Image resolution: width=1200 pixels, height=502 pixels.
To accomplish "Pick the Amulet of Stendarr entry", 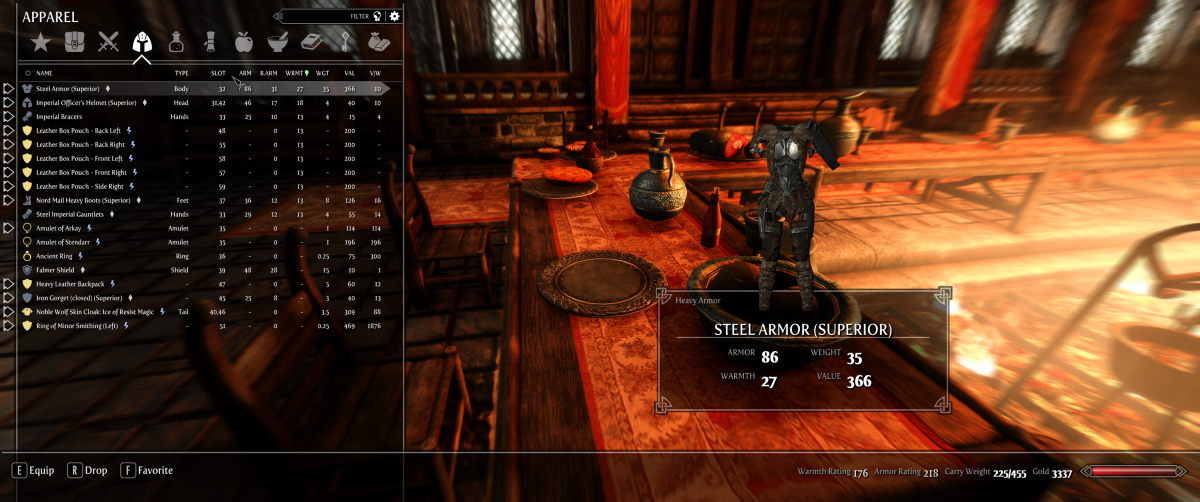I will click(65, 242).
